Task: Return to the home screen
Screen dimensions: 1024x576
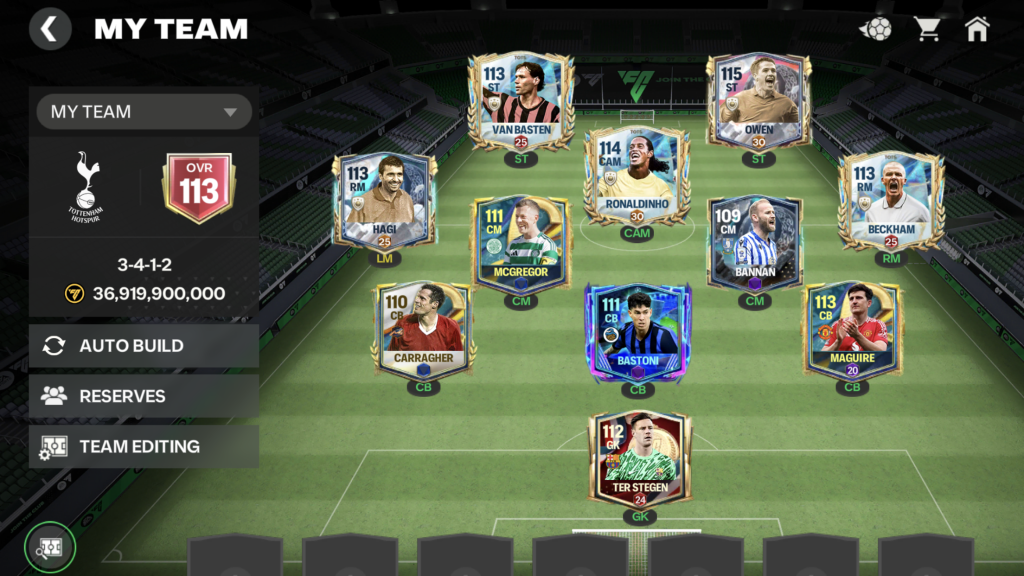Action: (x=977, y=29)
